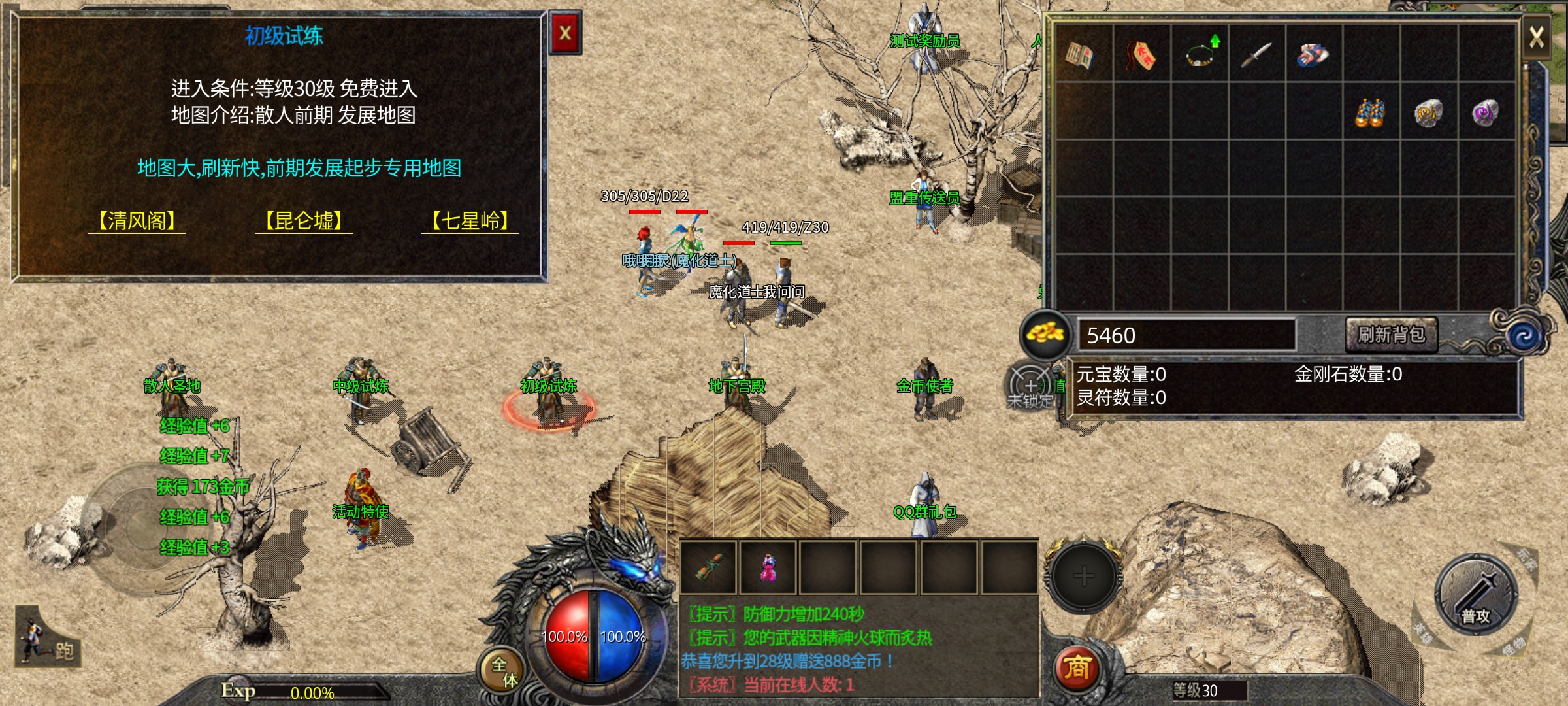Select the blue and red boots item
The width and height of the screenshot is (1568, 706).
click(1313, 54)
